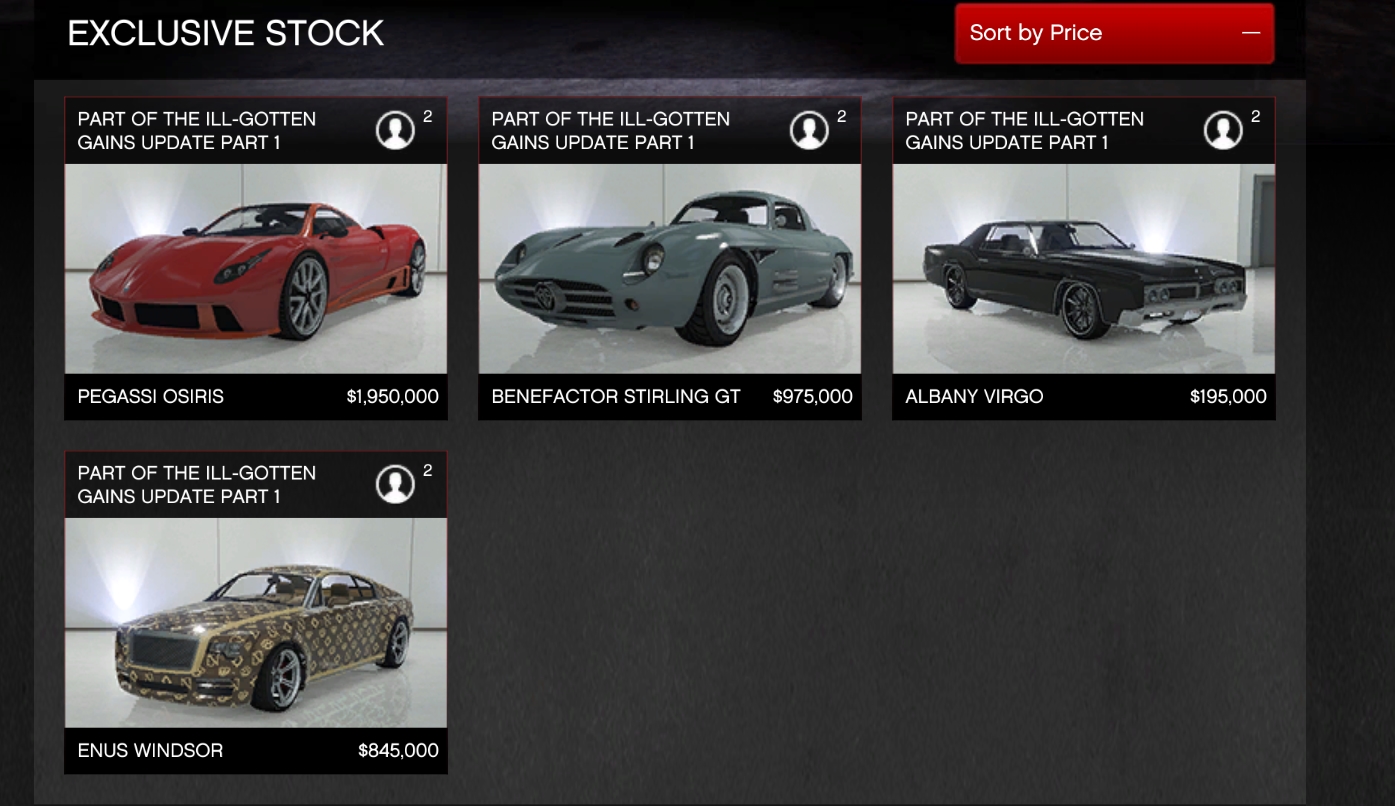Select the EXCLUSIVE STOCK section heading

tap(225, 33)
